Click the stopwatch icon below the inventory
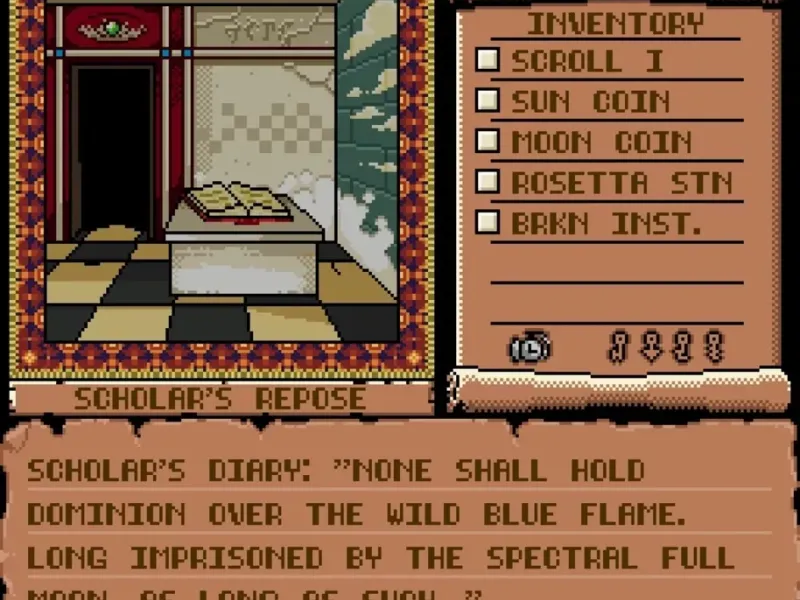 click(x=529, y=348)
